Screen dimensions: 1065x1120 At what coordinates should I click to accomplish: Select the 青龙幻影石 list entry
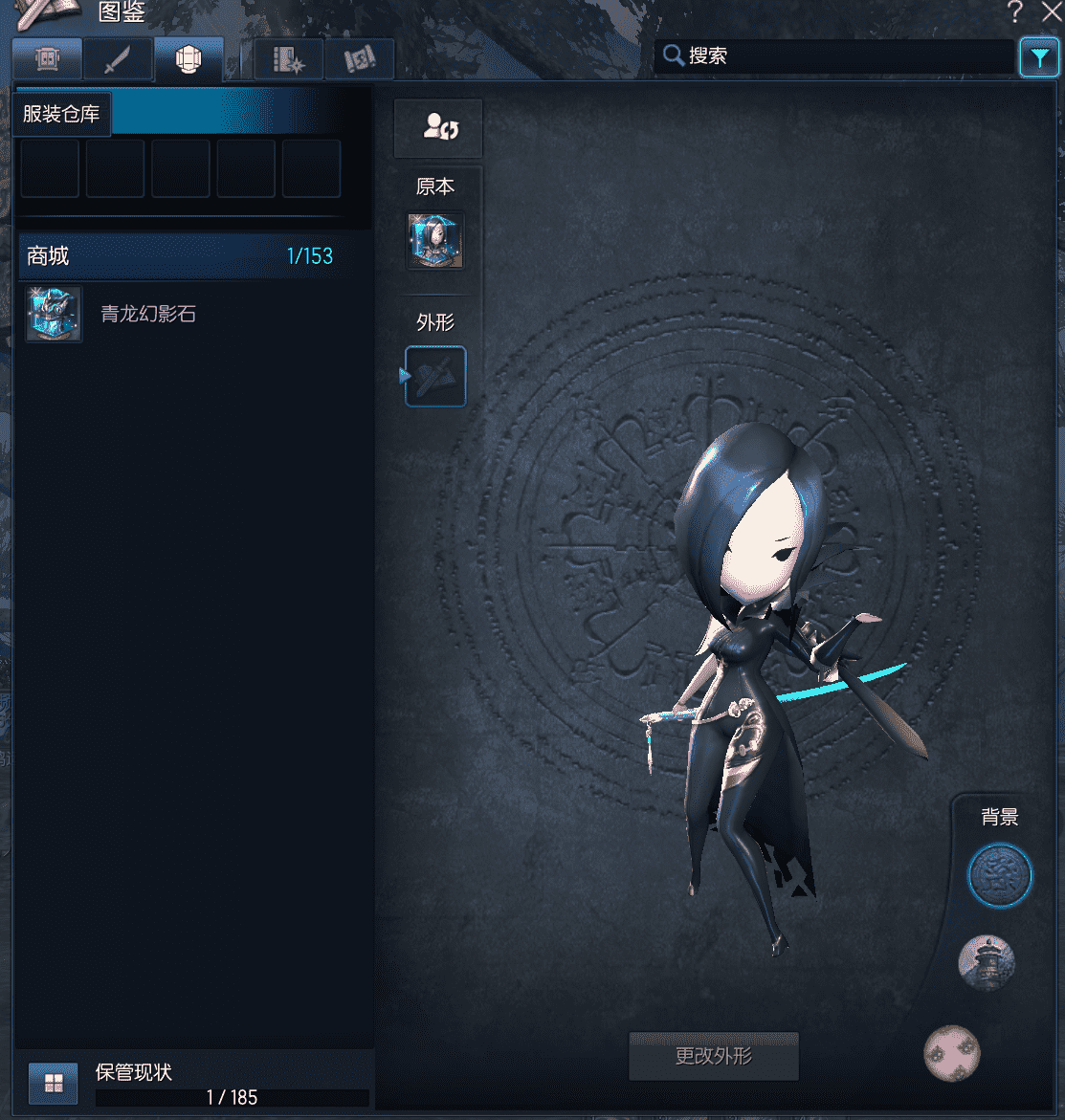pyautogui.click(x=148, y=314)
